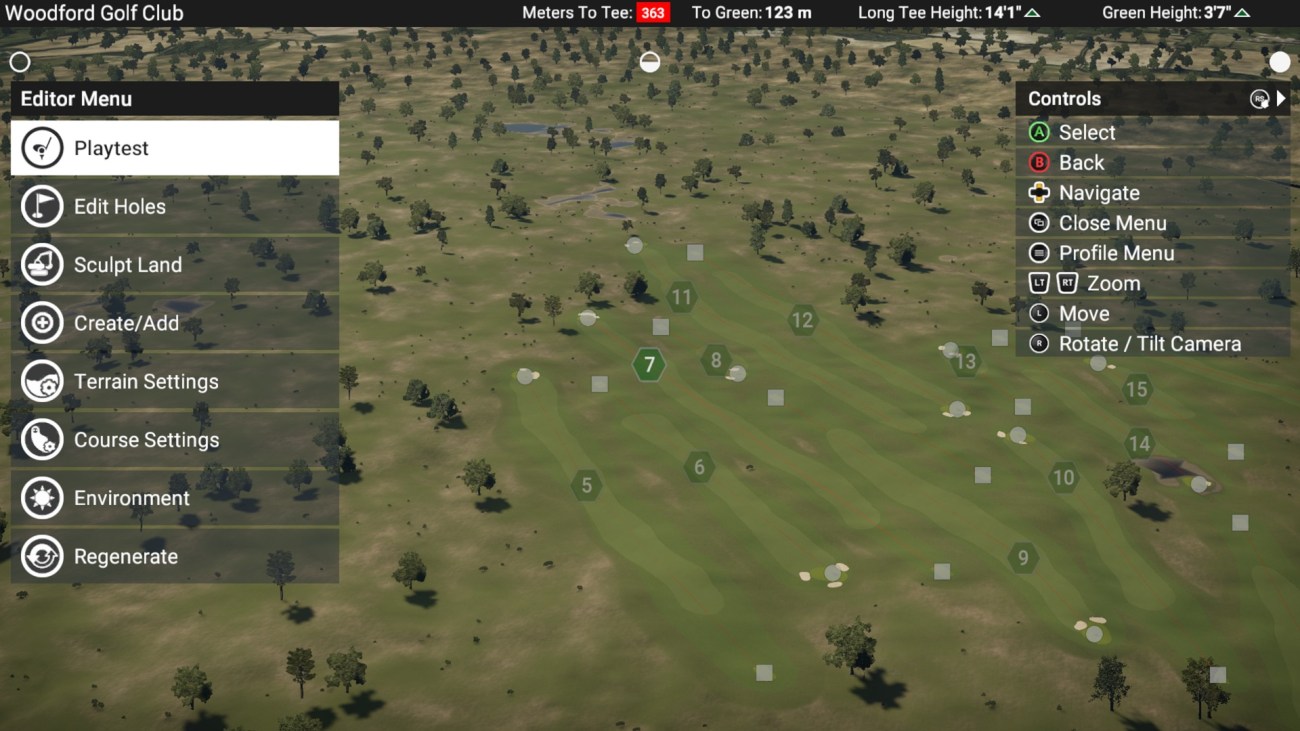Click the Course Settings icon
The width and height of the screenshot is (1300, 731).
coord(42,439)
